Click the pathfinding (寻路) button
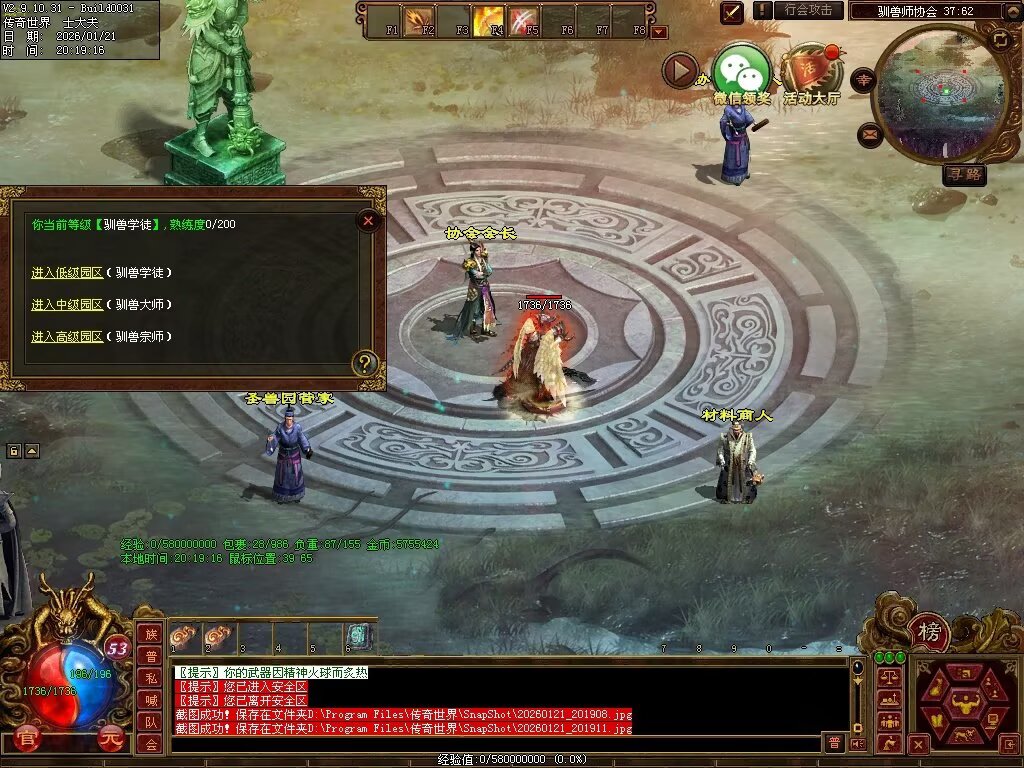This screenshot has width=1024, height=768. tap(964, 175)
